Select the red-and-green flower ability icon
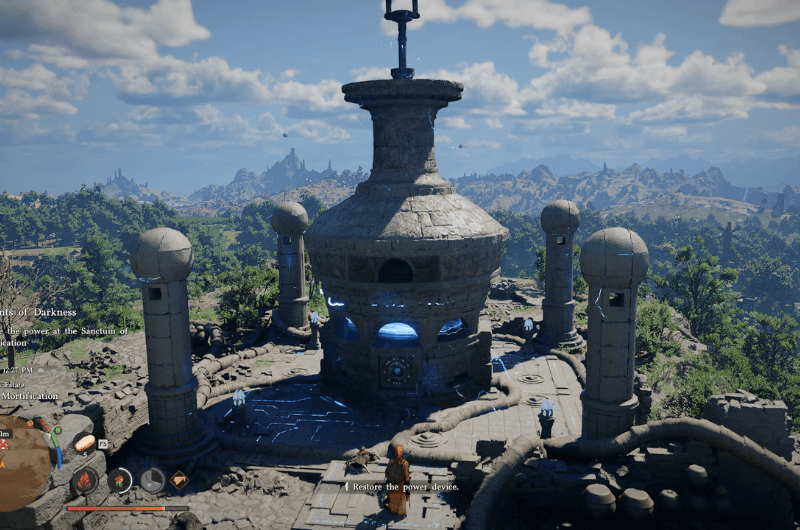The width and height of the screenshot is (800, 530). click(120, 480)
